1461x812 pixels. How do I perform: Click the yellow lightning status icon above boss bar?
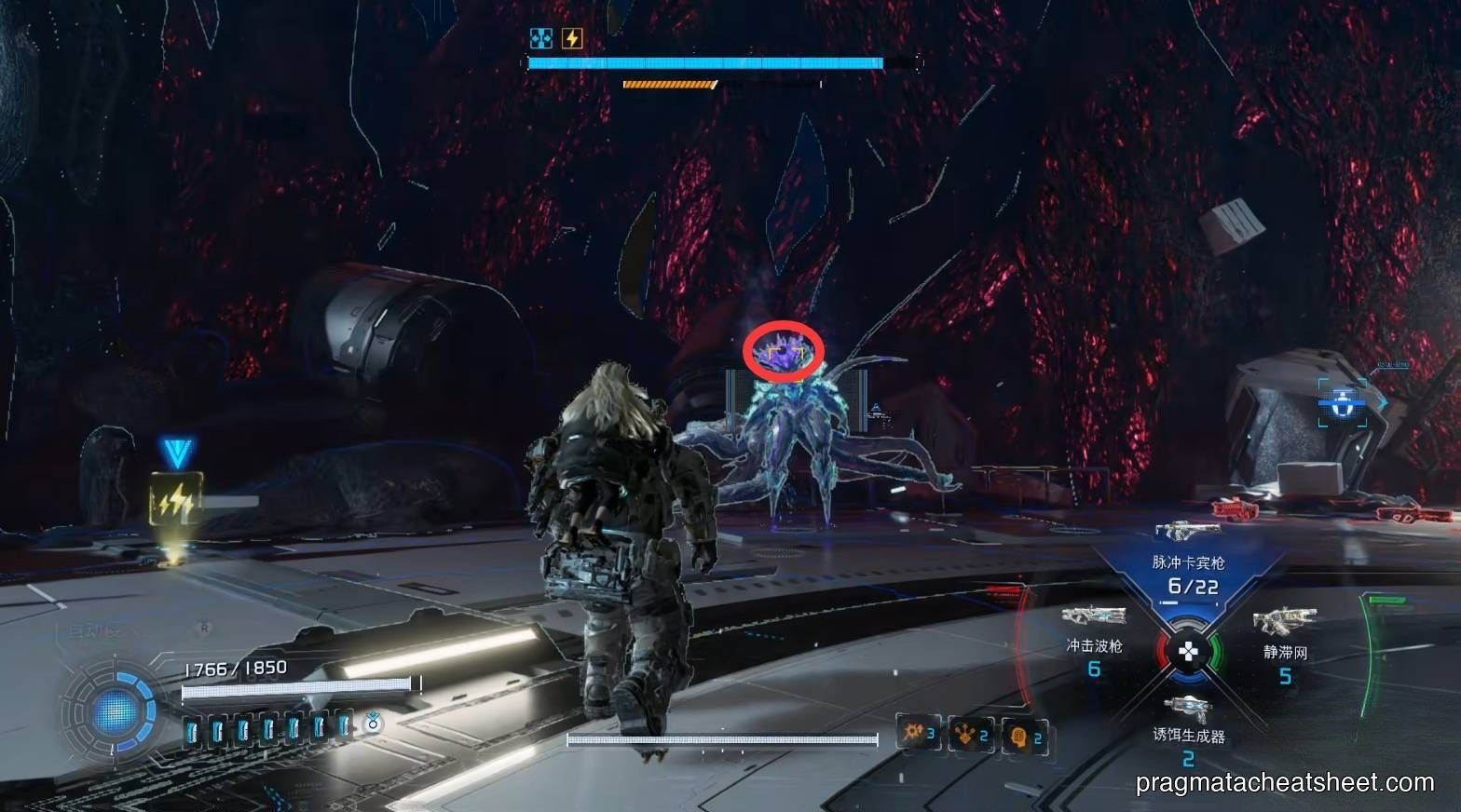[571, 38]
